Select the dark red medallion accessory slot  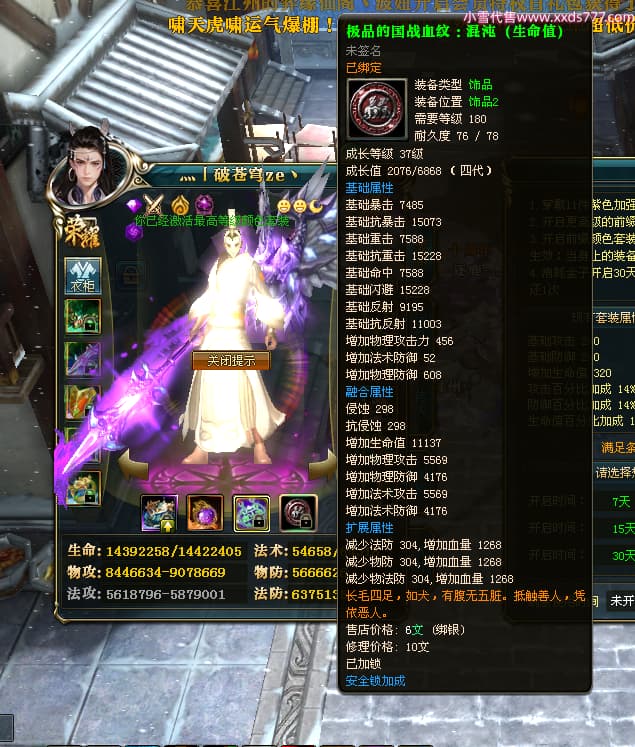298,513
